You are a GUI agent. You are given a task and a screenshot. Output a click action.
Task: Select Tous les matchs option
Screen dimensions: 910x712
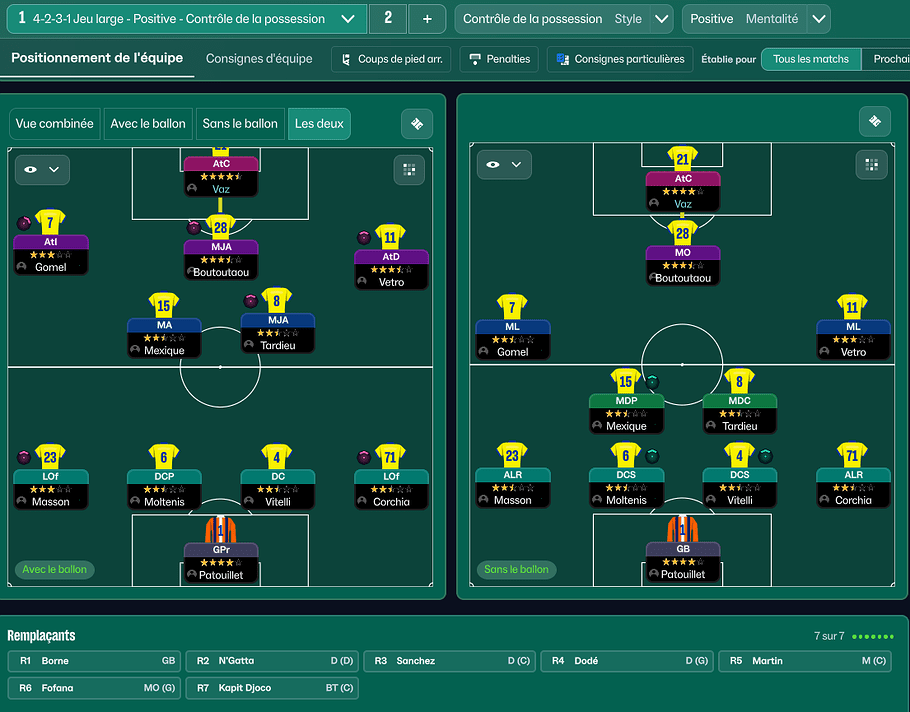(x=810, y=59)
